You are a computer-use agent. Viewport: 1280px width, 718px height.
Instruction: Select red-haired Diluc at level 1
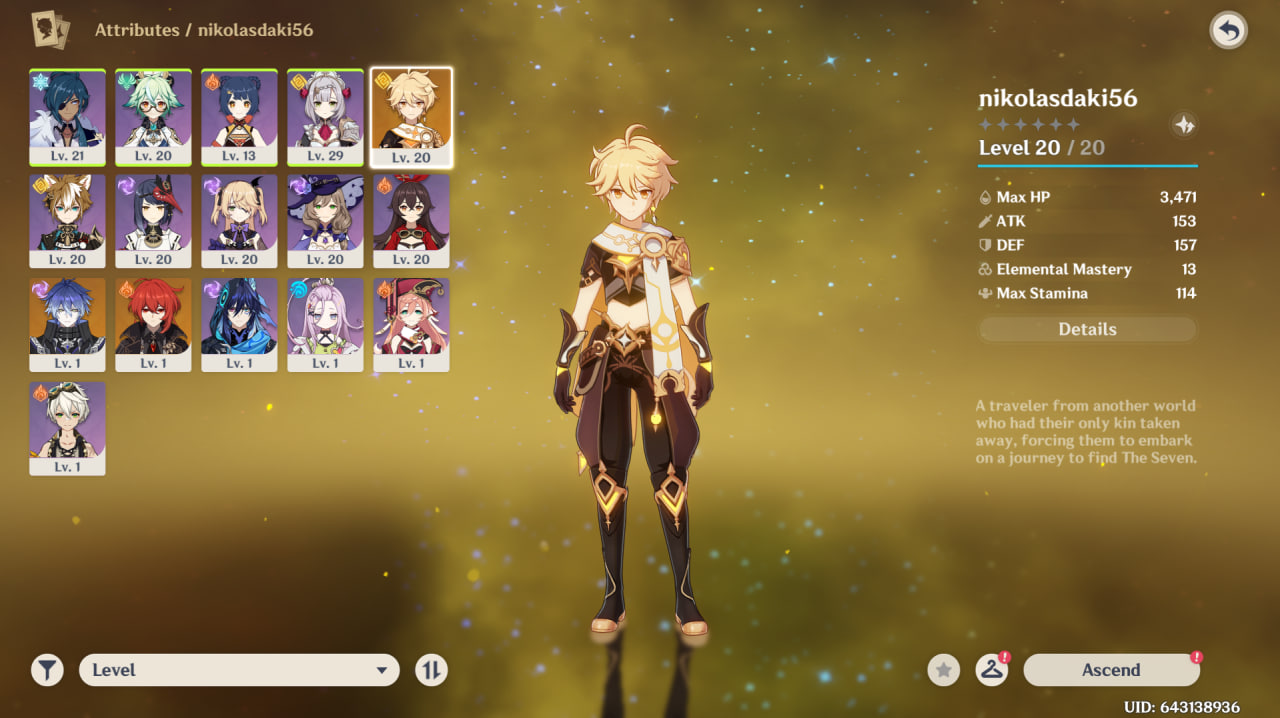pos(153,324)
